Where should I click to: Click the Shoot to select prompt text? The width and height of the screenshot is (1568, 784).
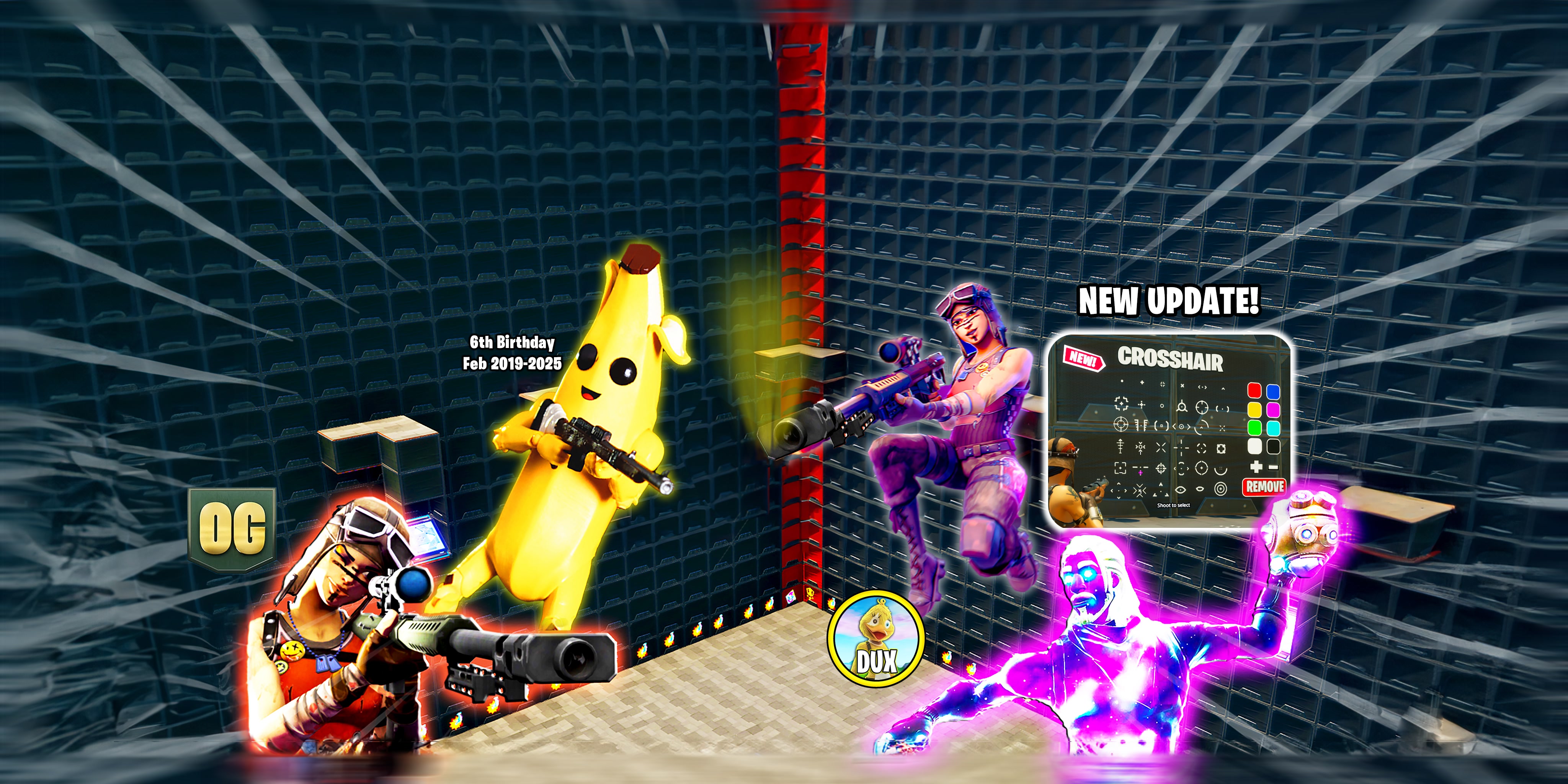pos(1174,505)
